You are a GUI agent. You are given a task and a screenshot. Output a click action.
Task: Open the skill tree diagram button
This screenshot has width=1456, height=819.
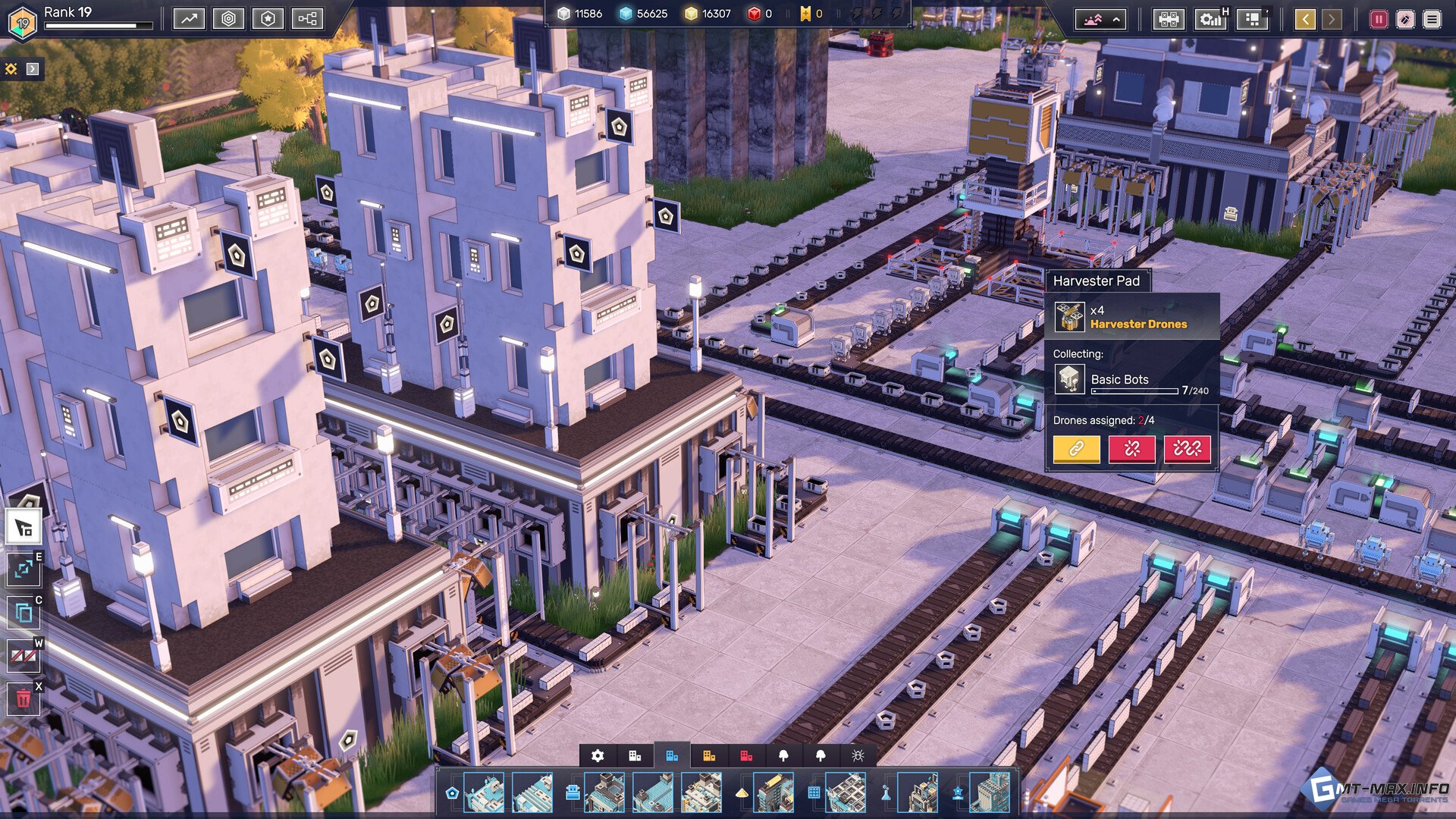[x=307, y=19]
